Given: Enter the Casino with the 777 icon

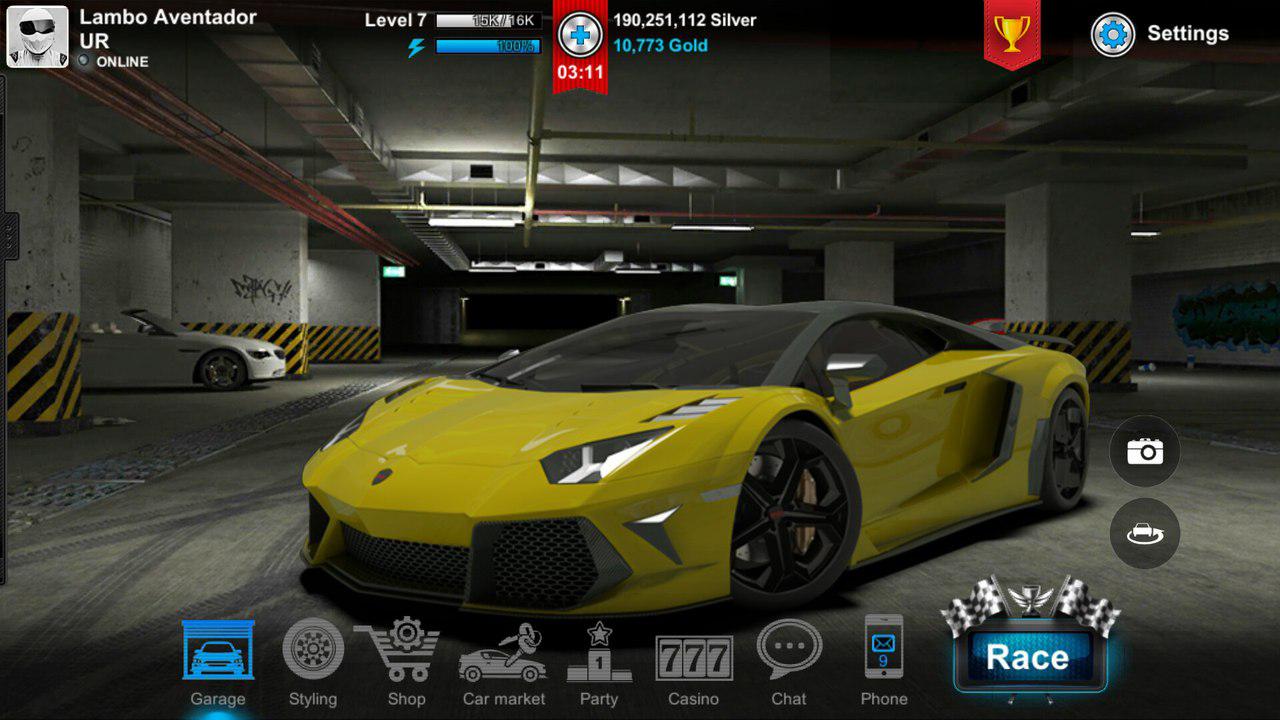Looking at the screenshot, I should click(694, 660).
